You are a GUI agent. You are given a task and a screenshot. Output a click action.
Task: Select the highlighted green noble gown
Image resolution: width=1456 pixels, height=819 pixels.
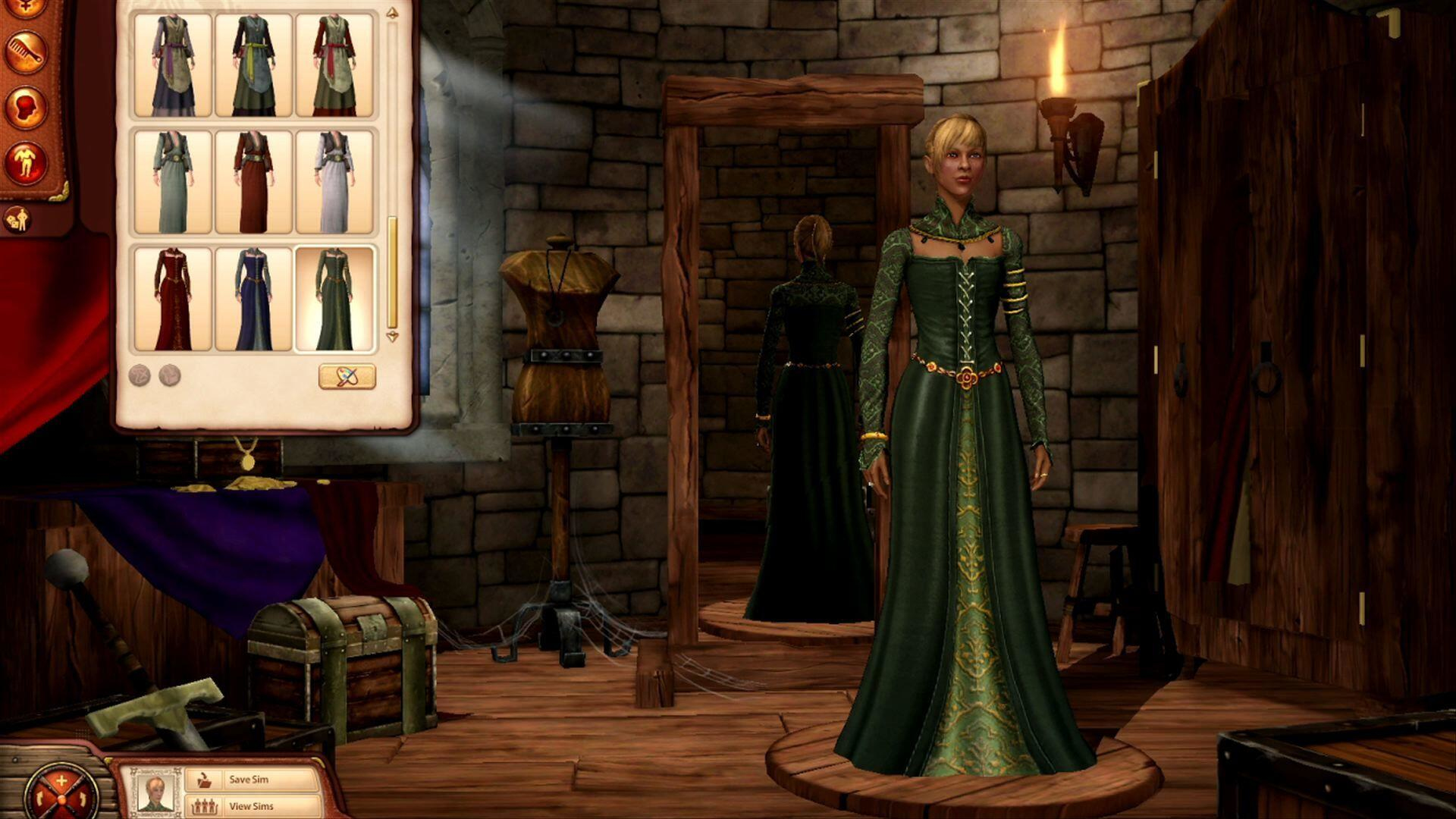point(334,299)
